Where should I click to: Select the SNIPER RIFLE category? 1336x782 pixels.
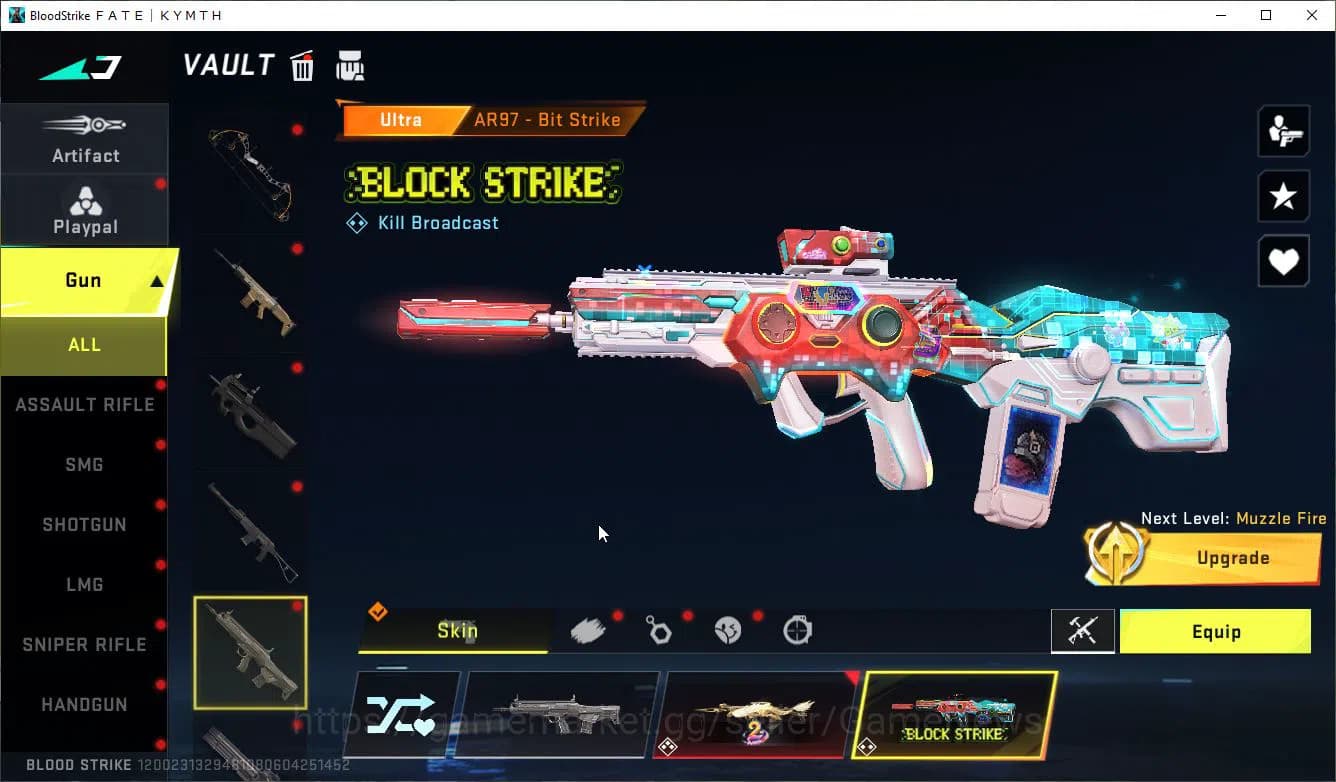(x=84, y=644)
